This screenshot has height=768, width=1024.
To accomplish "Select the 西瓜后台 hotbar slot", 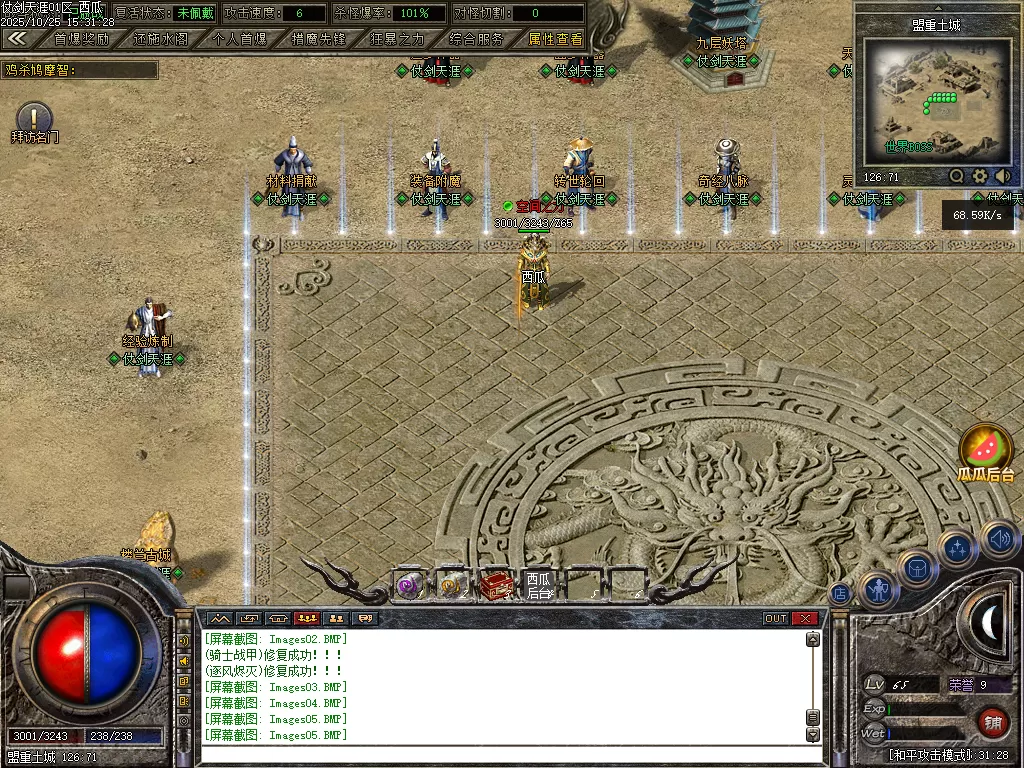I will 540,585.
